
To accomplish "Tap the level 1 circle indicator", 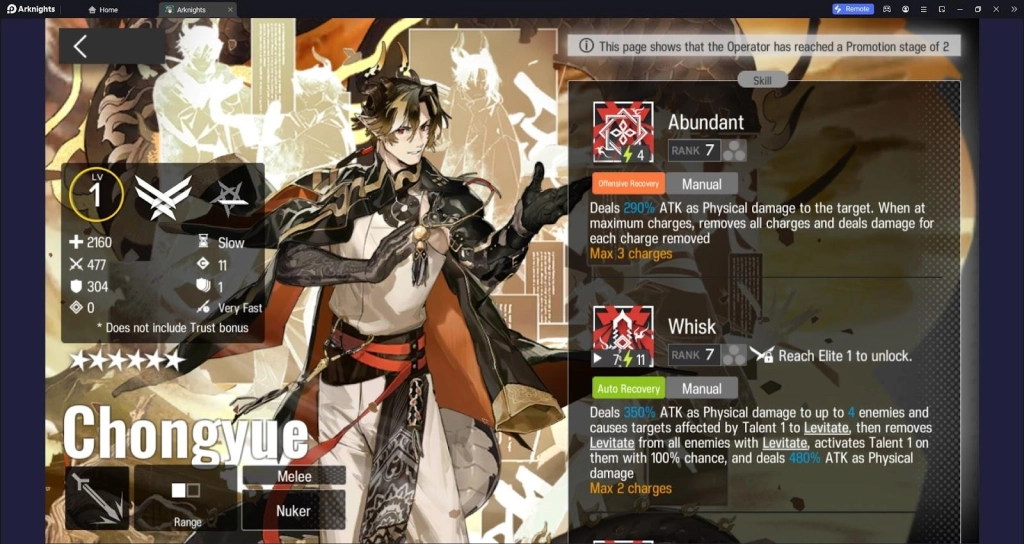I will coord(97,195).
